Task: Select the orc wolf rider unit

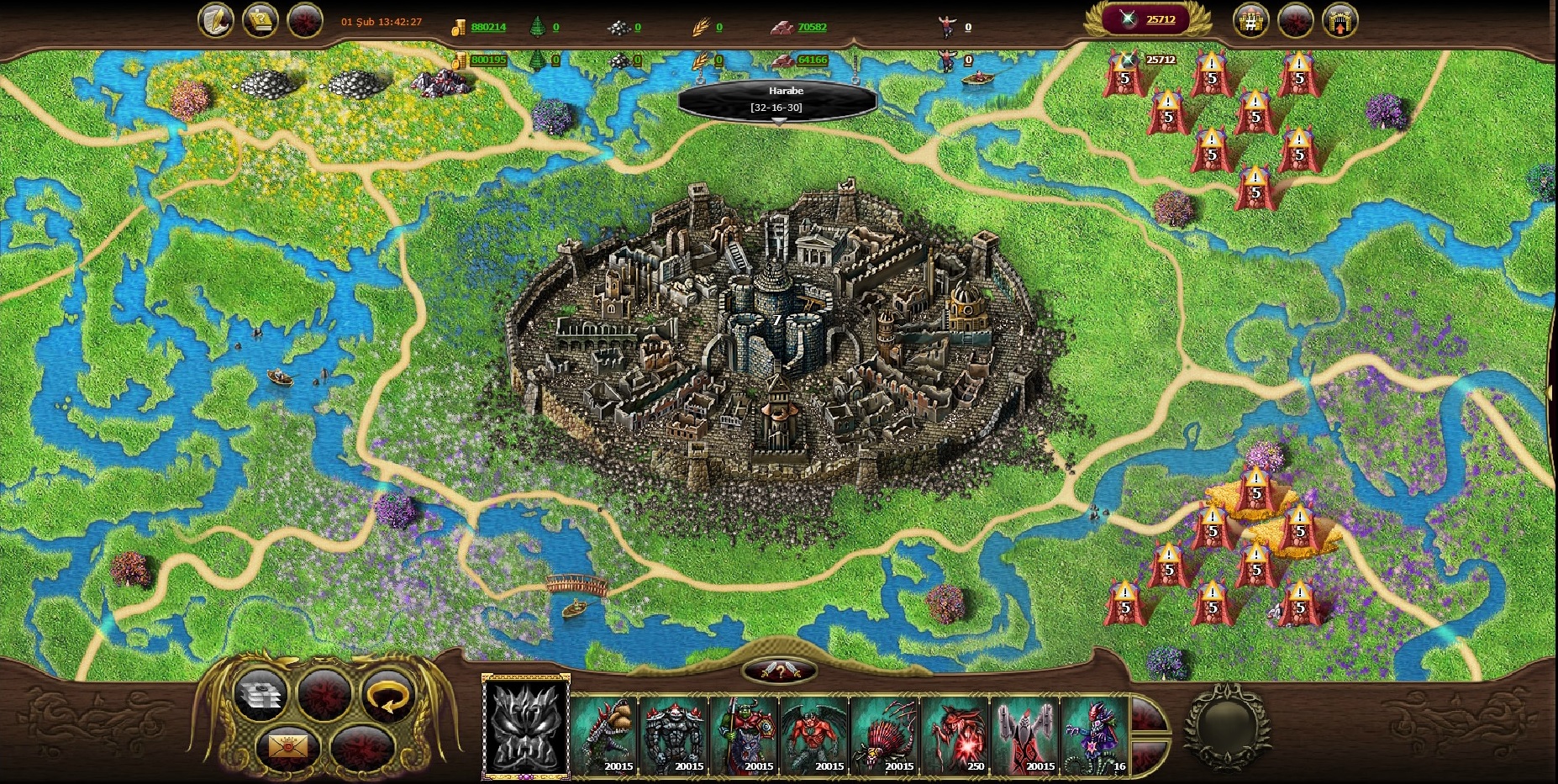Action: [745, 734]
